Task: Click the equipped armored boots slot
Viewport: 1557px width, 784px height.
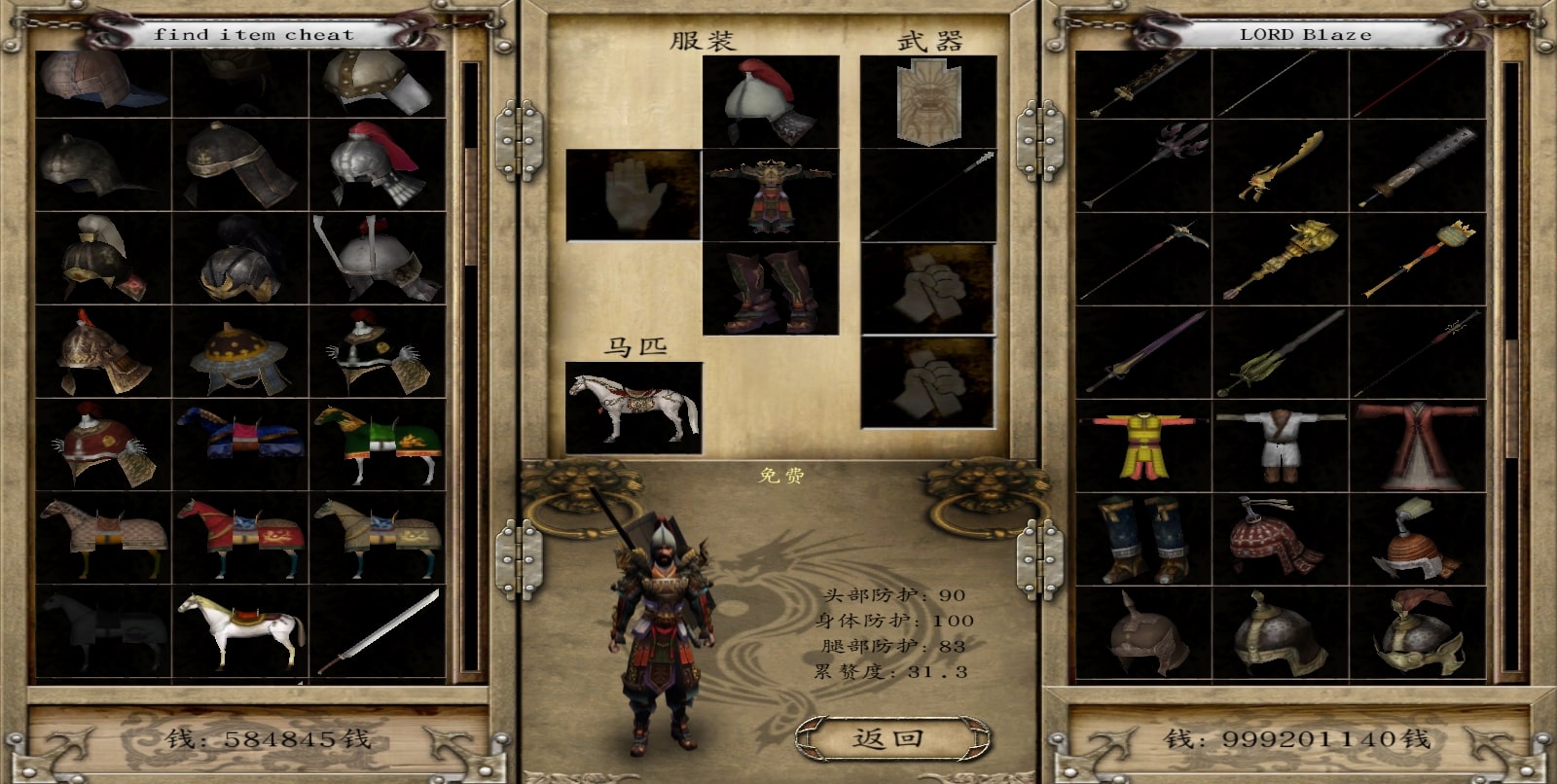Action: (771, 289)
